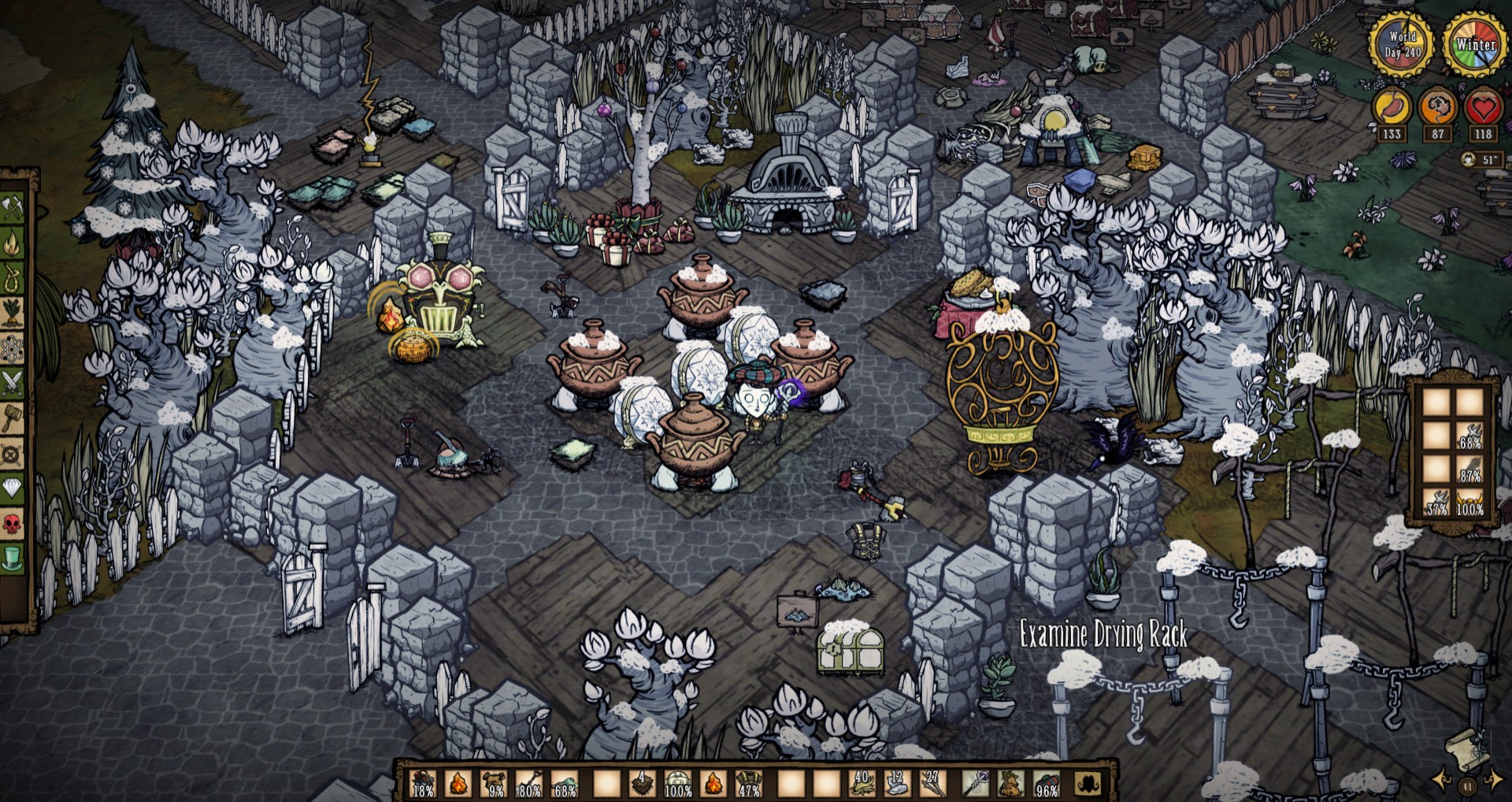Select the Fight crossed-swords crafting tab

coord(13,384)
